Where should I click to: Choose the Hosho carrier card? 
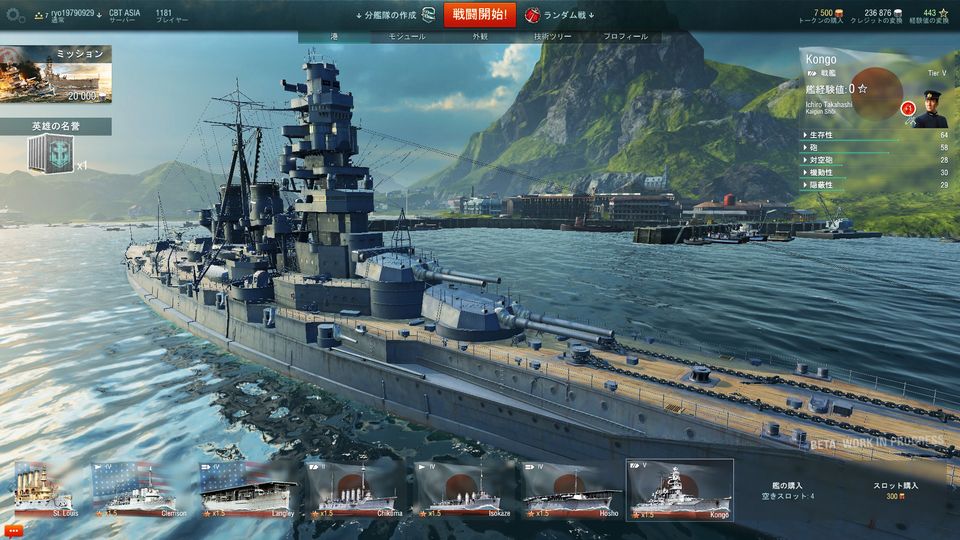tap(571, 490)
